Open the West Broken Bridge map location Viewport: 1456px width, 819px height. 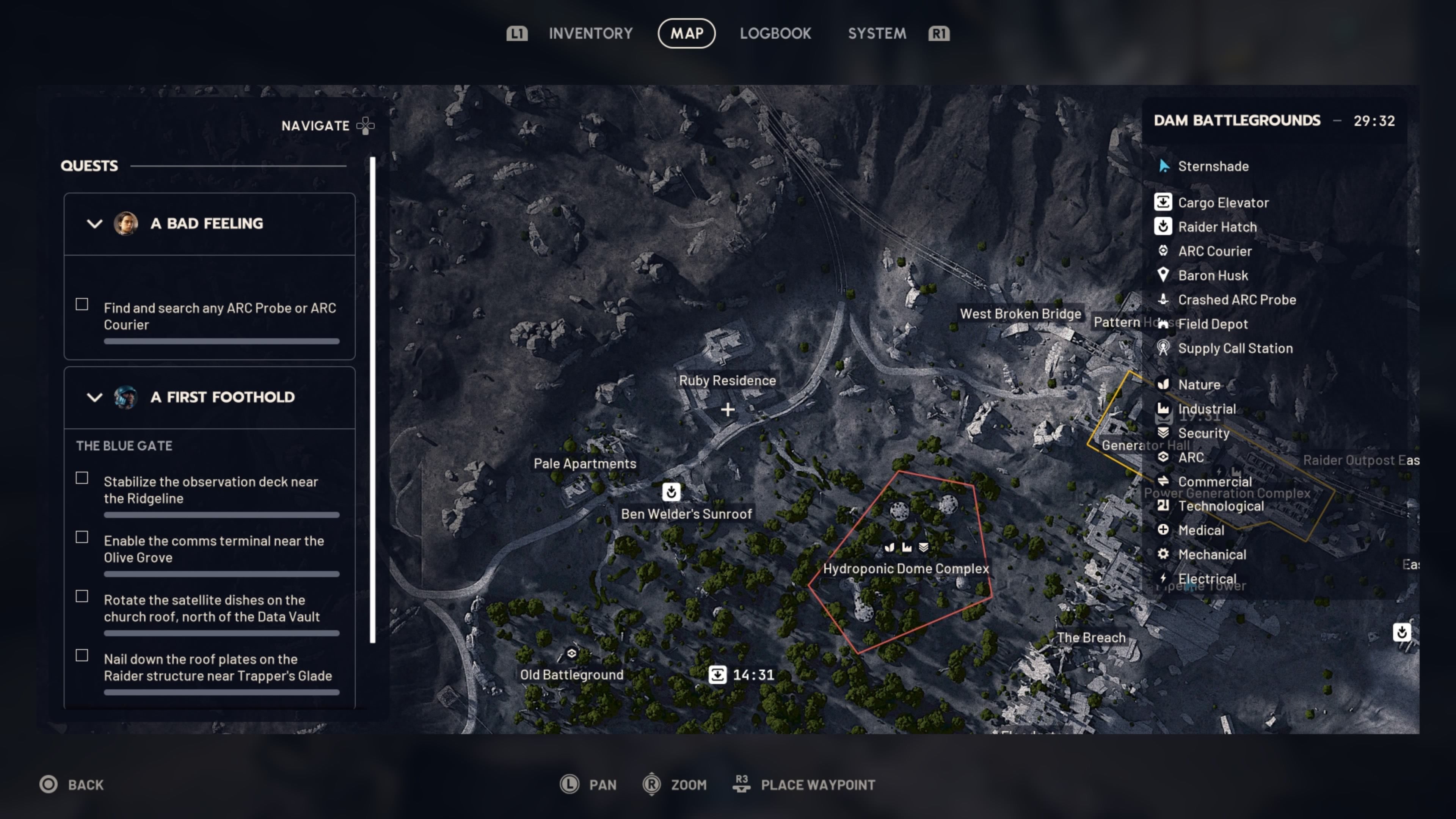click(1020, 314)
